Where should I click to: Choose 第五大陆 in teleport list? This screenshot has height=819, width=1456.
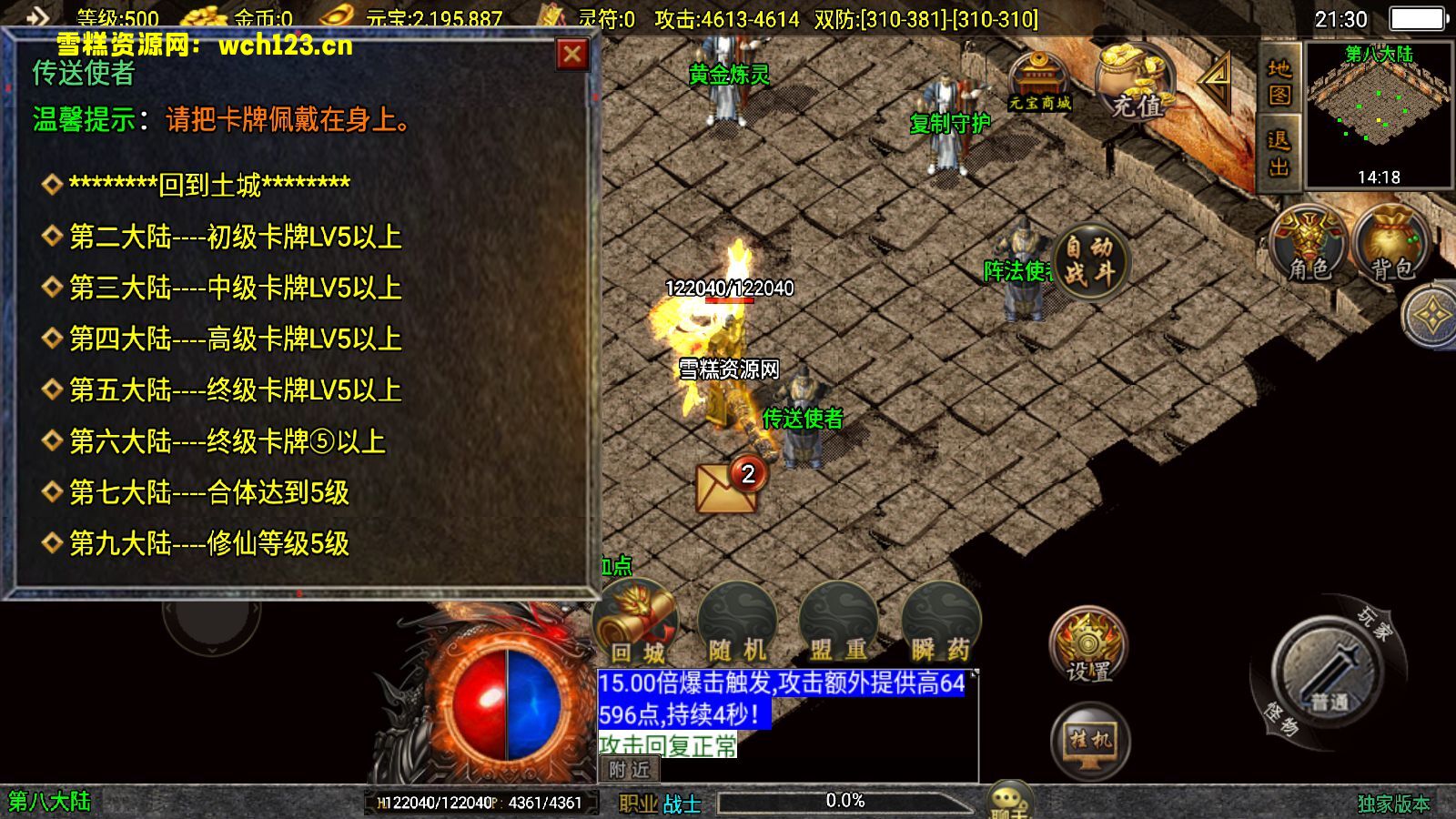[x=235, y=389]
